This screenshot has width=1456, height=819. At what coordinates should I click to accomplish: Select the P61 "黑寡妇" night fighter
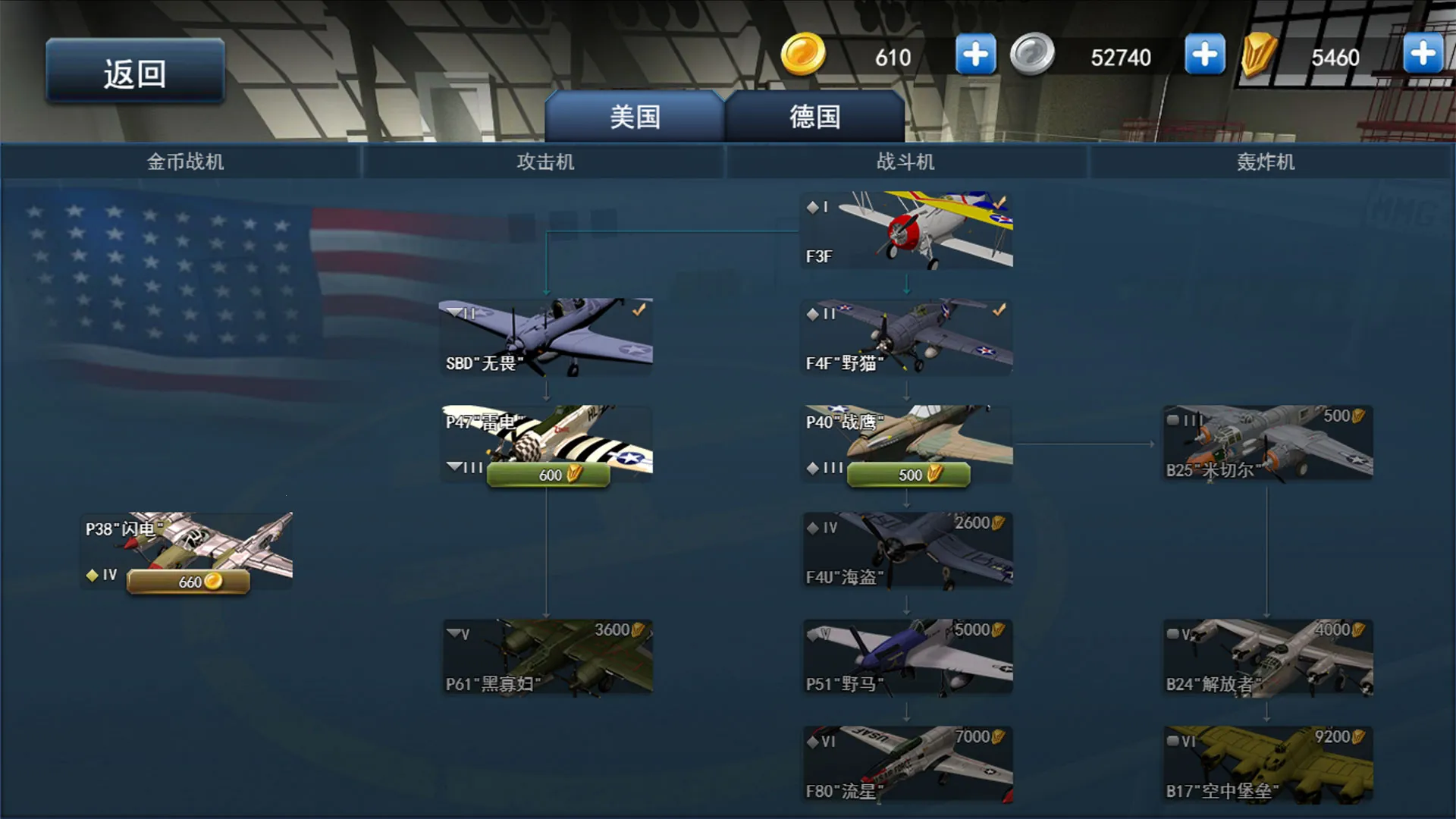[548, 658]
